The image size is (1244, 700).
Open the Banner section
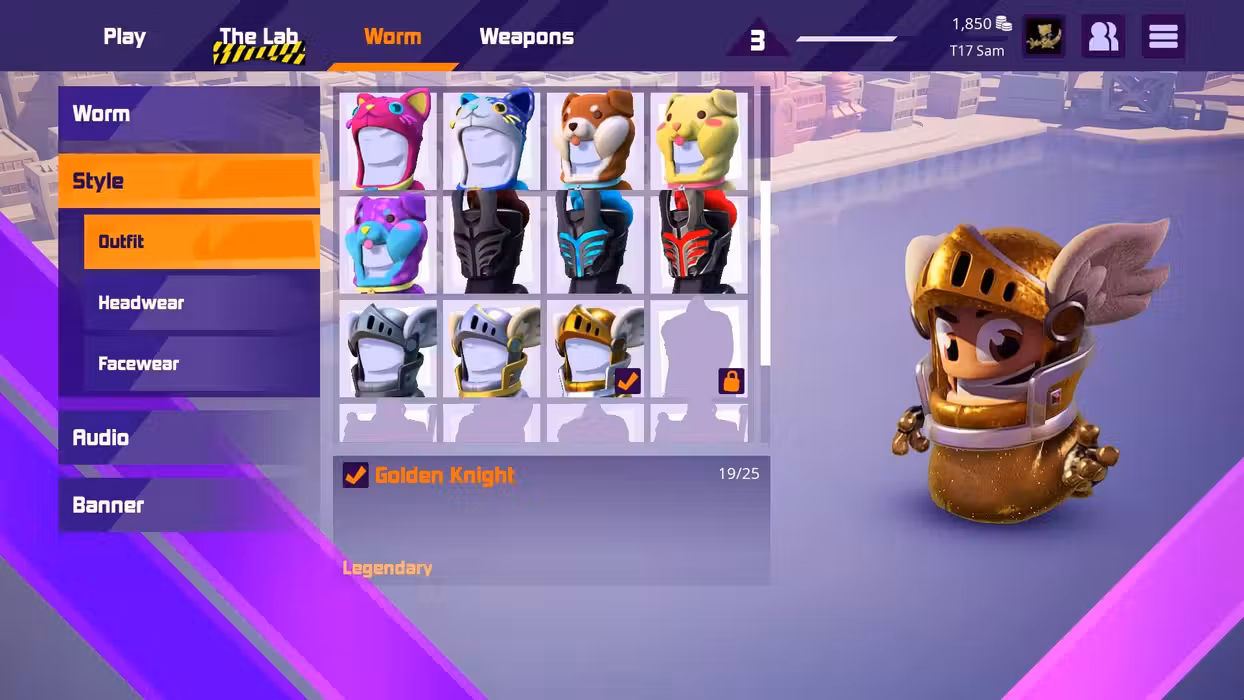[x=189, y=505]
